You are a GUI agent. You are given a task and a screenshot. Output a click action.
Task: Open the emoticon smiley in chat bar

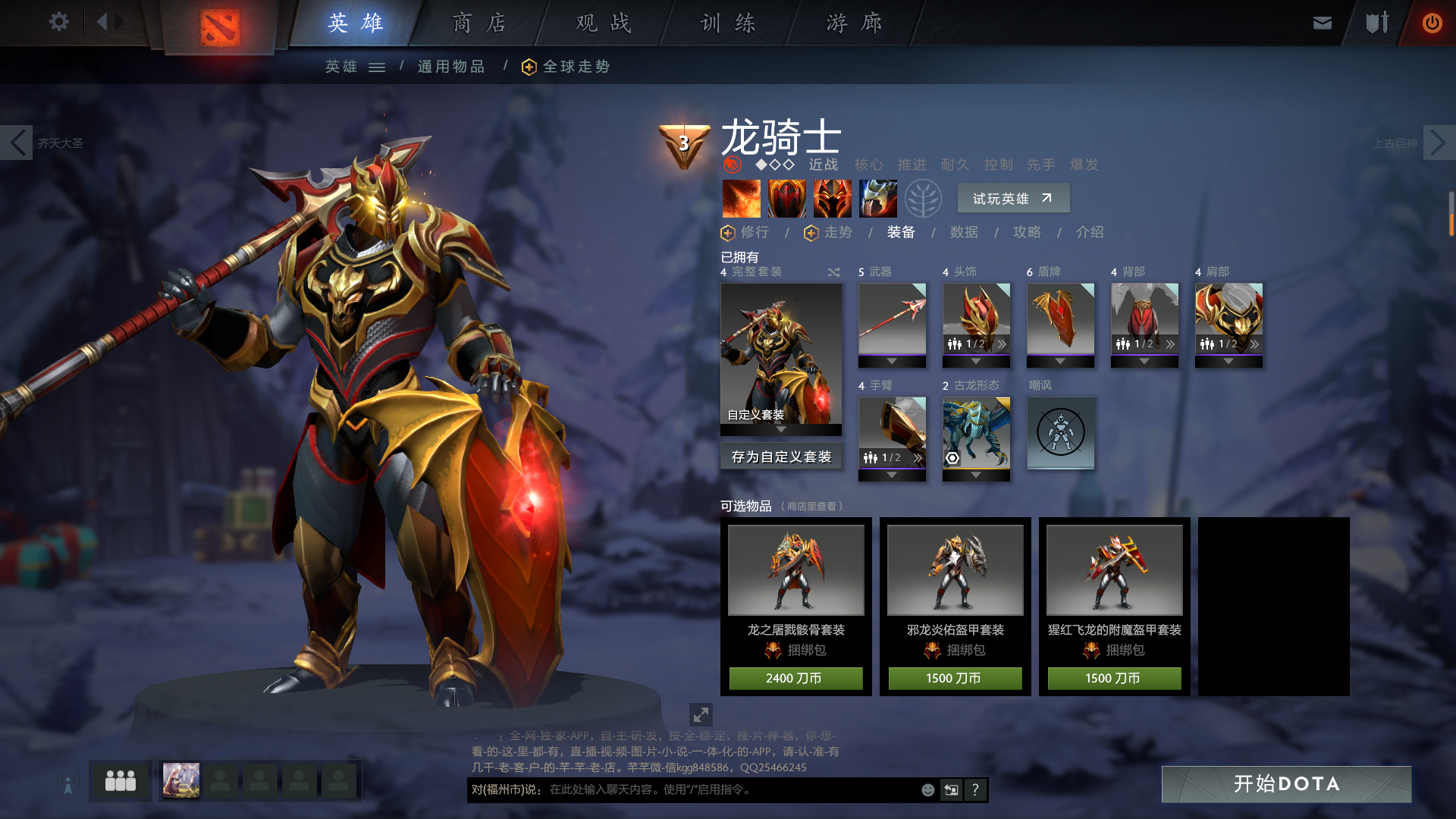pos(927,789)
